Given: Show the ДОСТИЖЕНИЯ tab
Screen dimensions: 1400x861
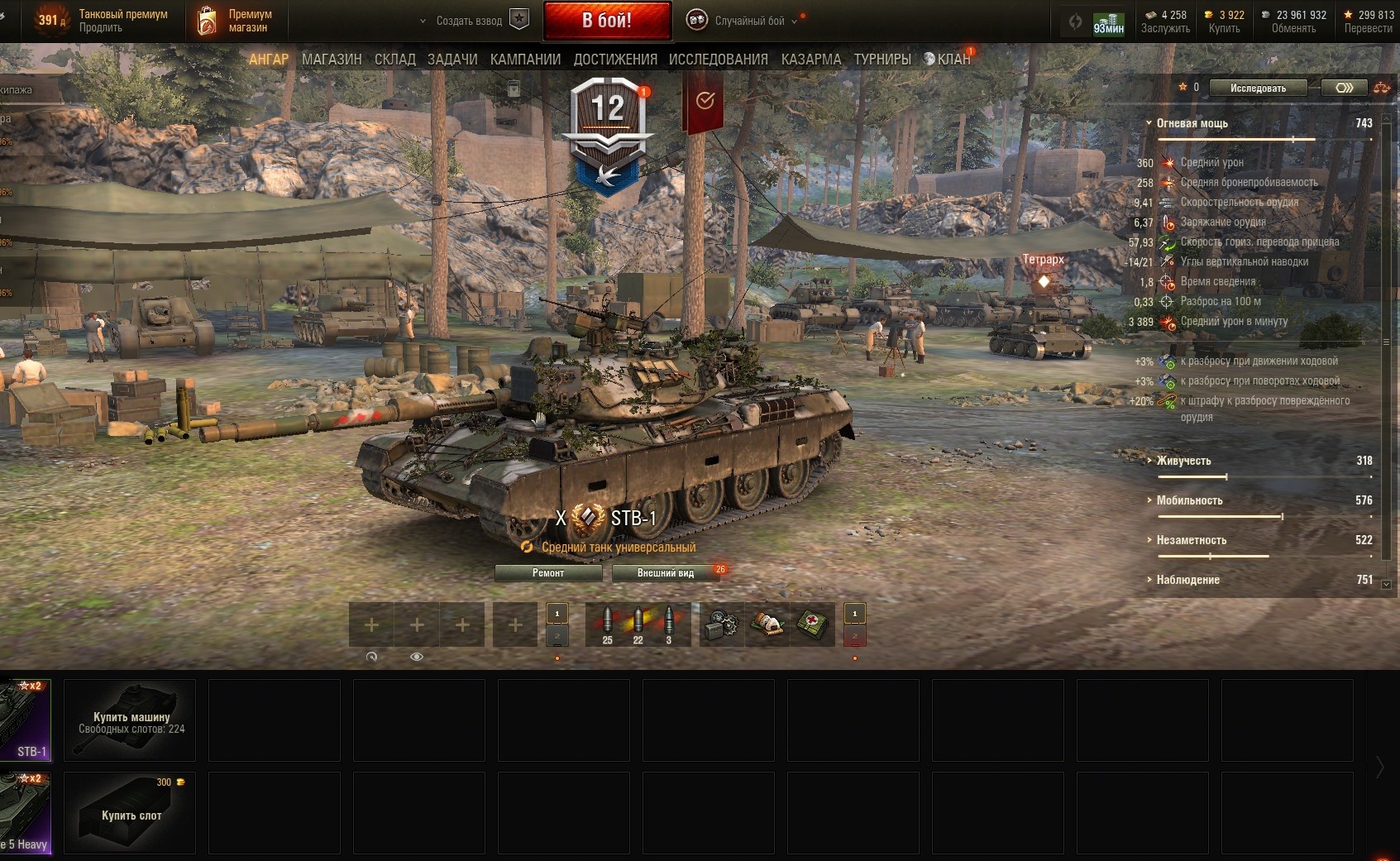Looking at the screenshot, I should [615, 60].
